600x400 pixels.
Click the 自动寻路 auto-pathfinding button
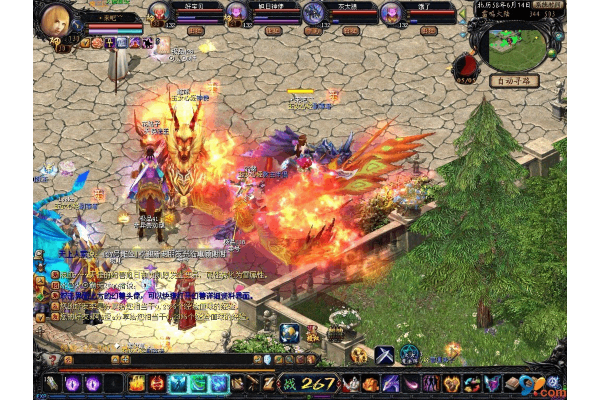514,80
